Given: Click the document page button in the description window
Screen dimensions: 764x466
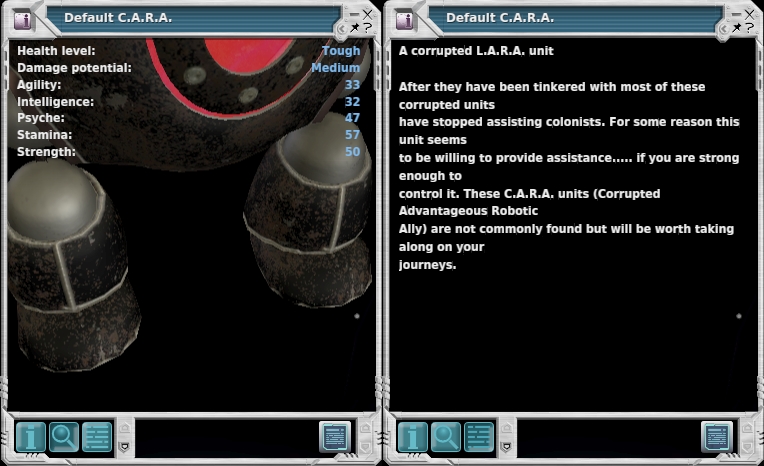Looking at the screenshot, I should coord(717,437).
